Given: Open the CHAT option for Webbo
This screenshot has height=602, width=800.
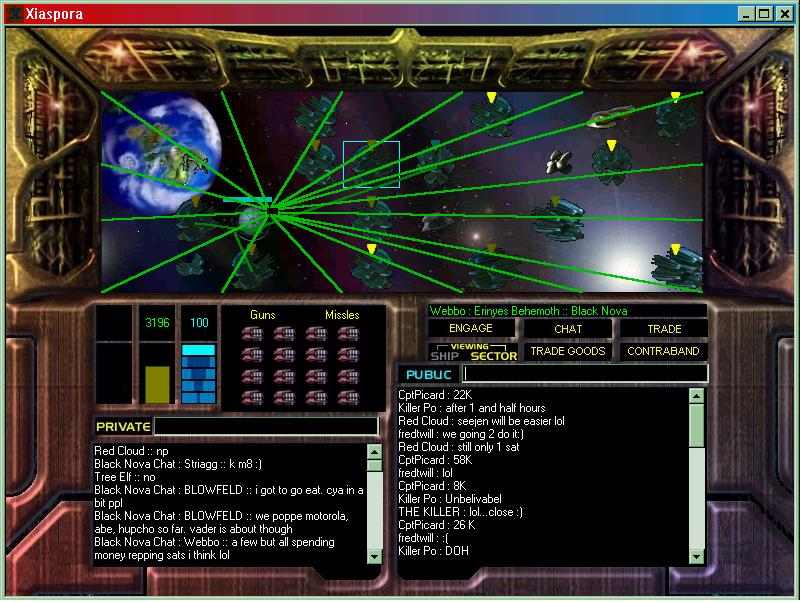Looking at the screenshot, I should click(x=567, y=328).
